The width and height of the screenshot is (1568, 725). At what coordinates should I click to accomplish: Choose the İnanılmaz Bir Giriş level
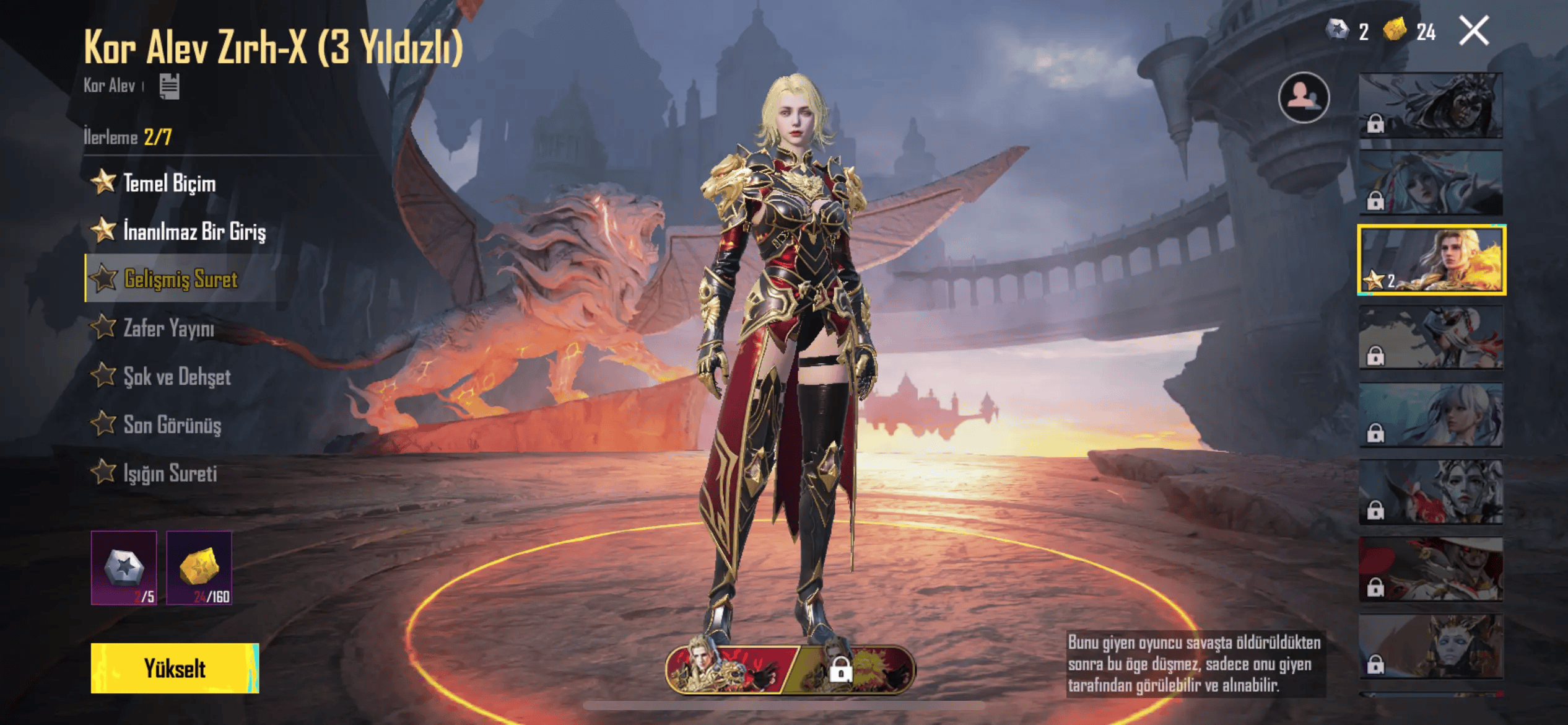pyautogui.click(x=193, y=231)
